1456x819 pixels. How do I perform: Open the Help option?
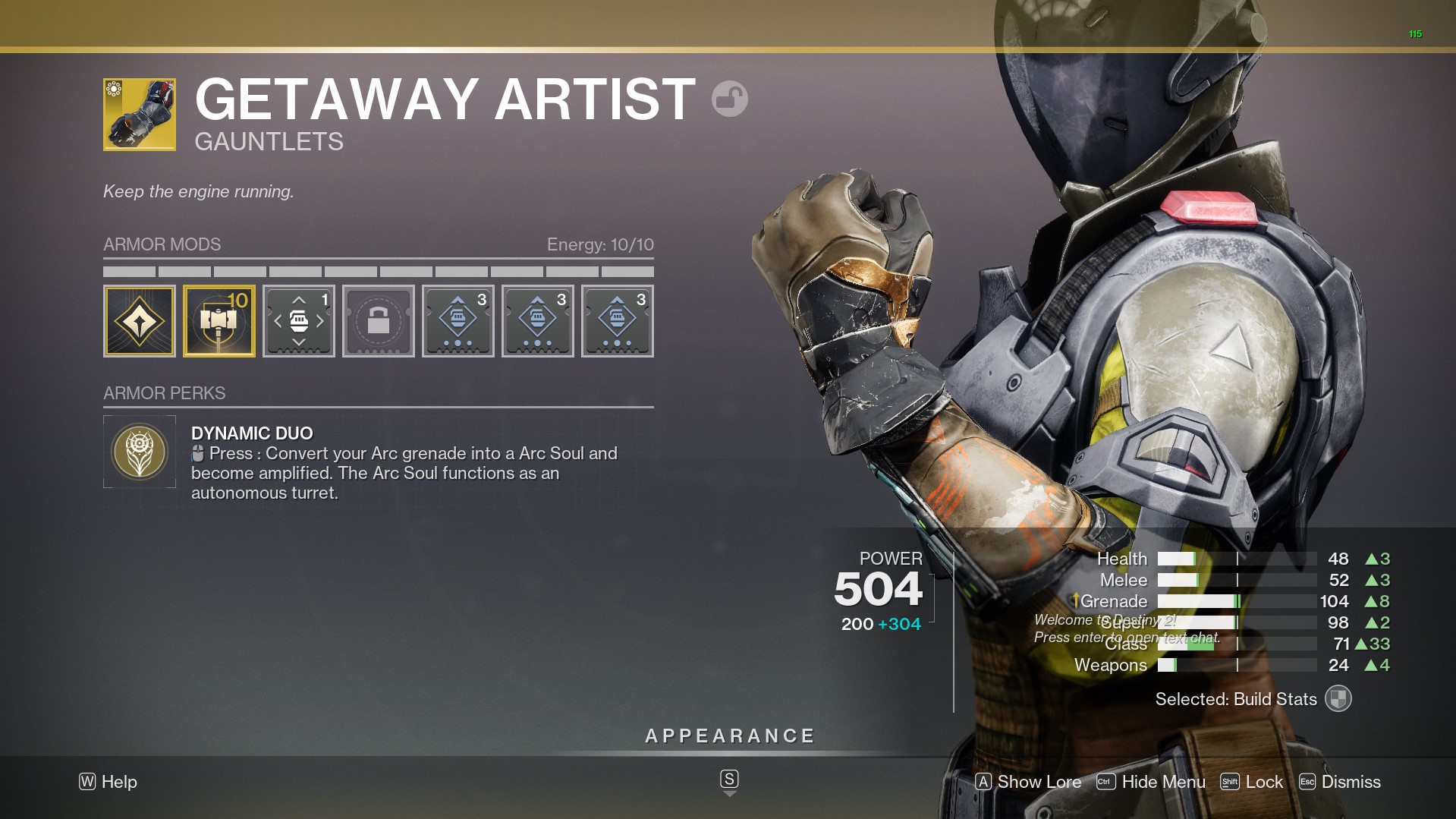108,782
